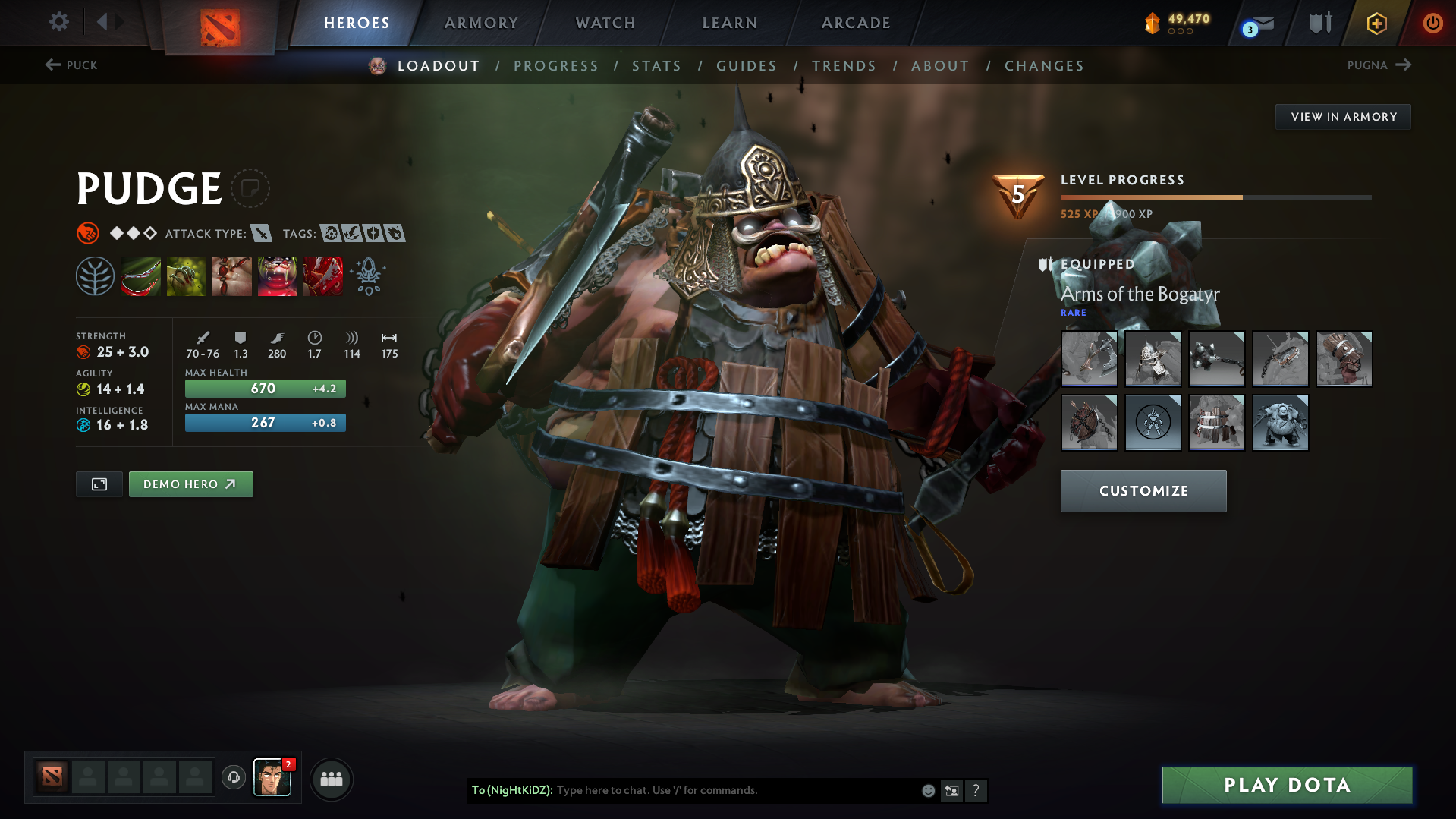This screenshot has height=819, width=1456.
Task: Select an Arms of the Bogatyr item thumbnail
Action: 1089,358
